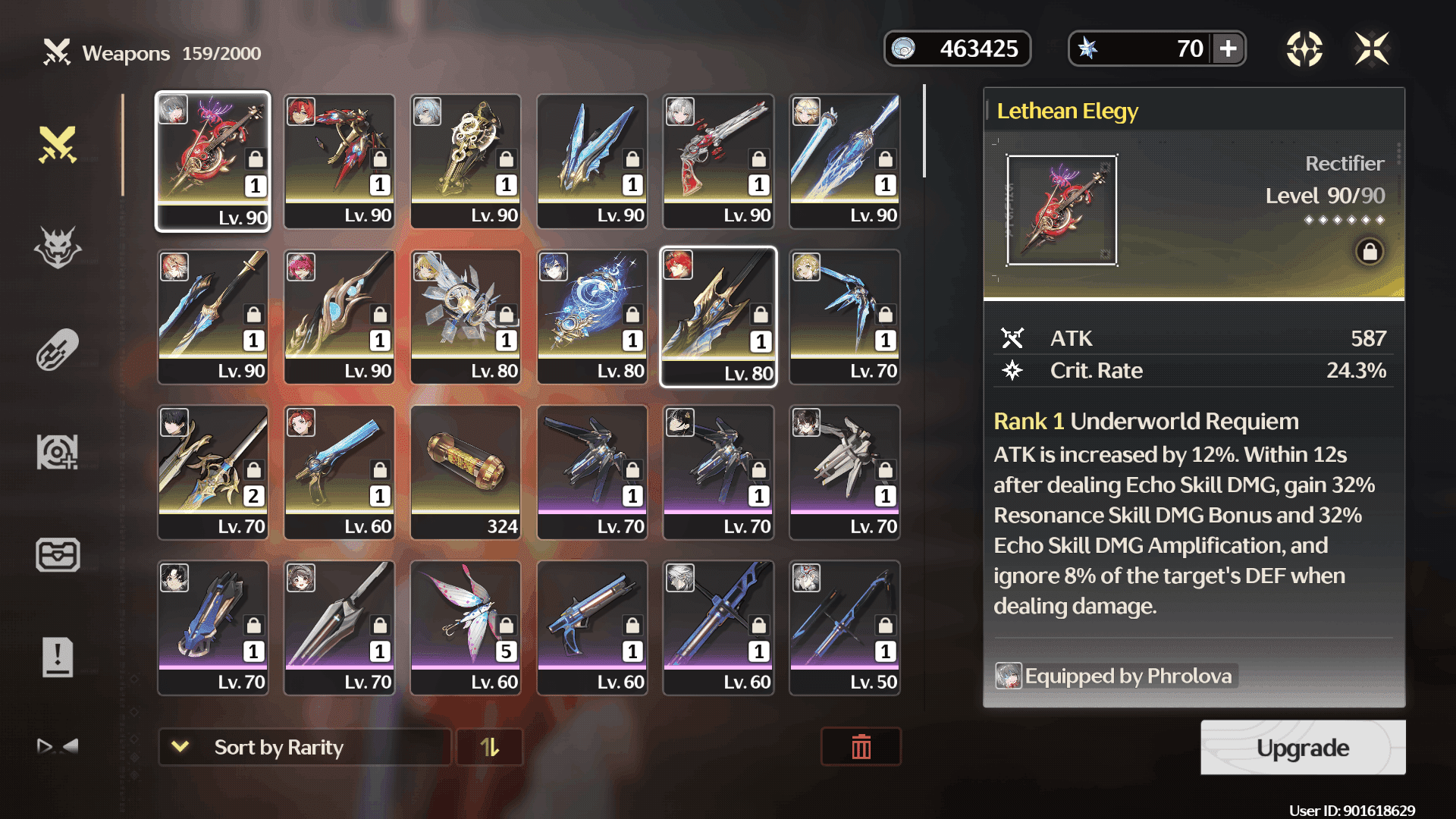Select the red revolver pistol weapon

point(718,161)
